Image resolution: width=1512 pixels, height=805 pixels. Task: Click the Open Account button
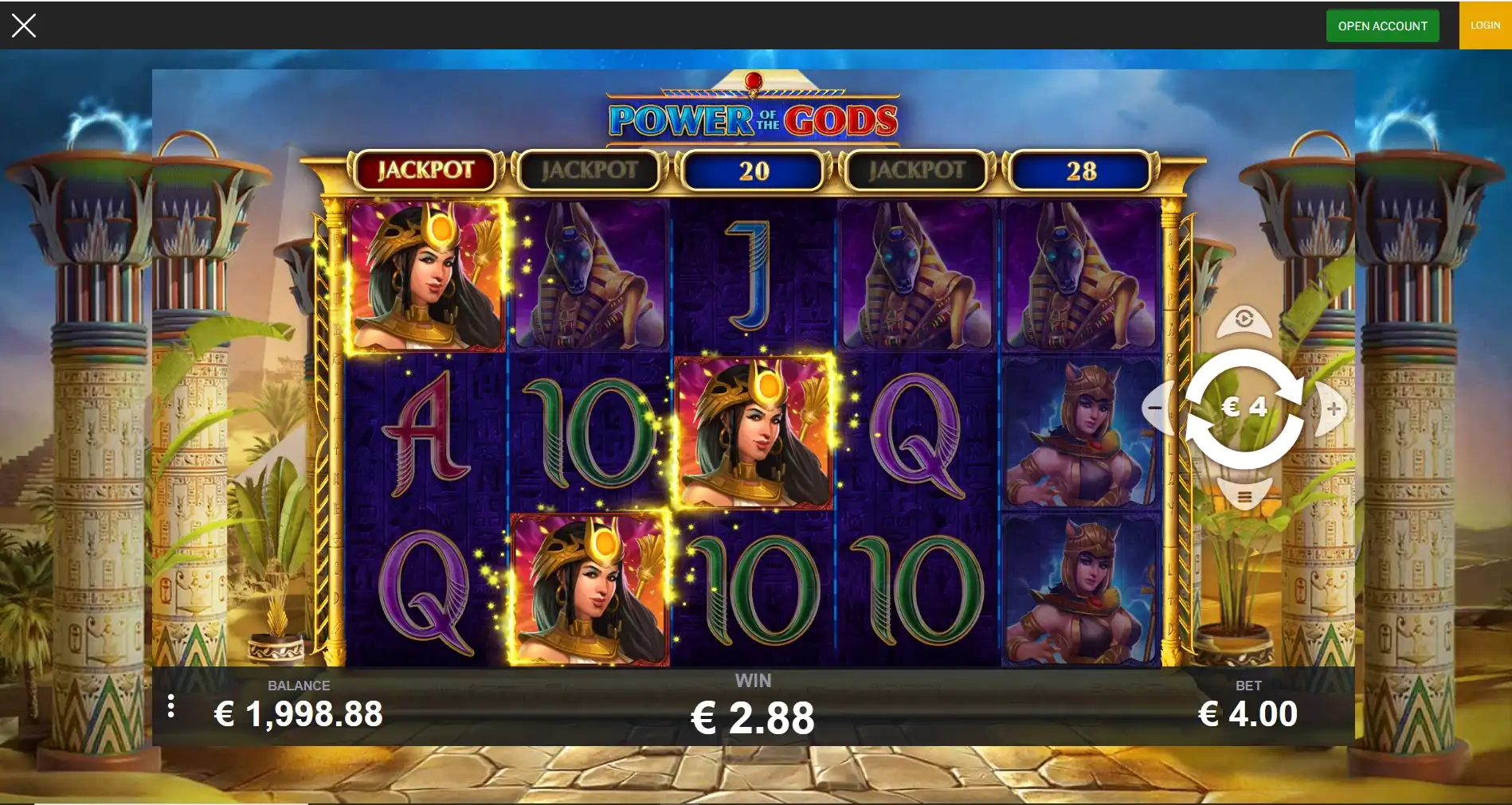coord(1382,25)
